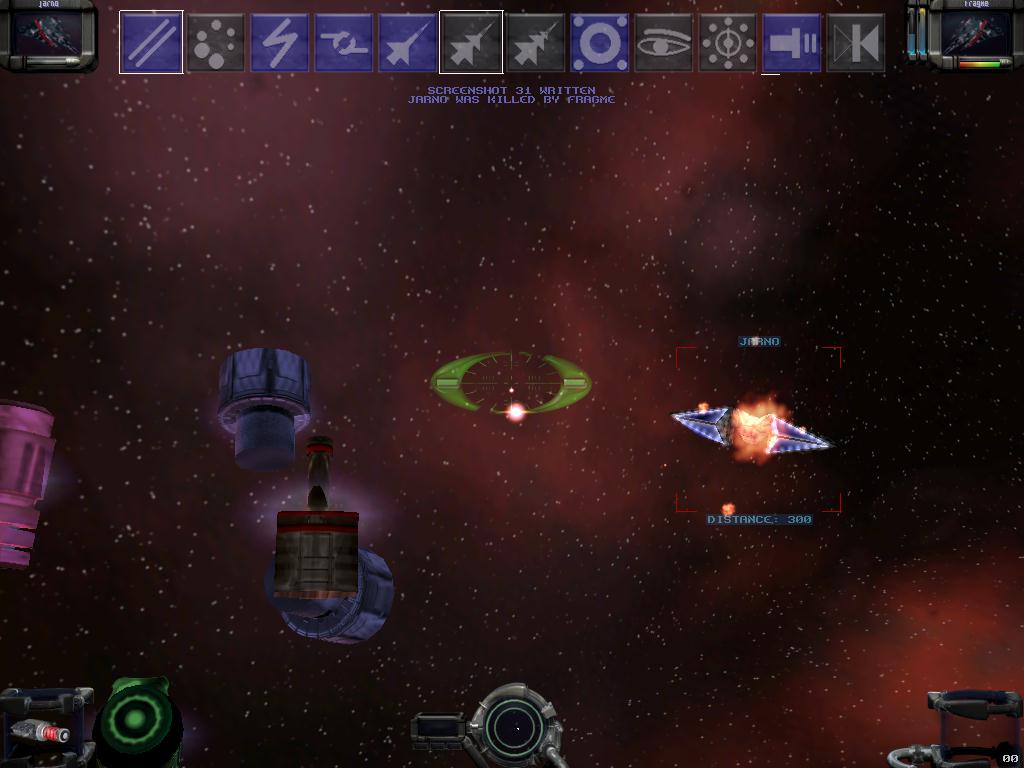Open the Jarno player ship panel
1024x768 pixels.
(46, 34)
